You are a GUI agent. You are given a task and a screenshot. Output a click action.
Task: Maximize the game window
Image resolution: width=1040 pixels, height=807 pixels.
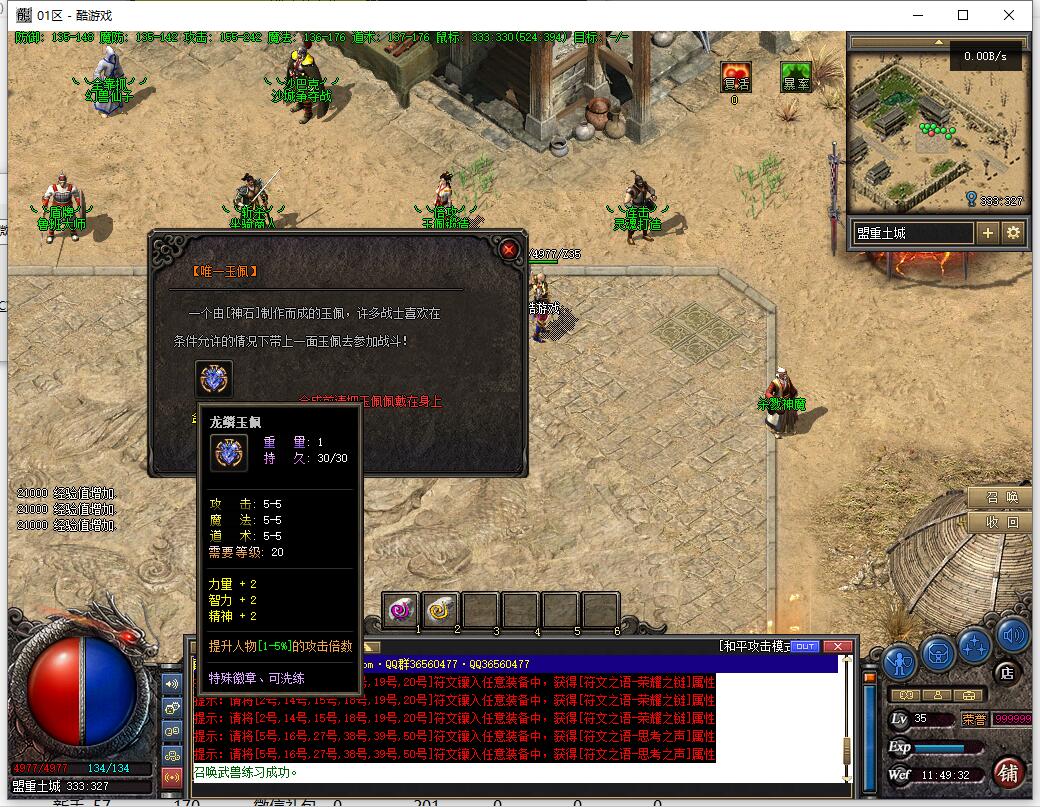963,15
